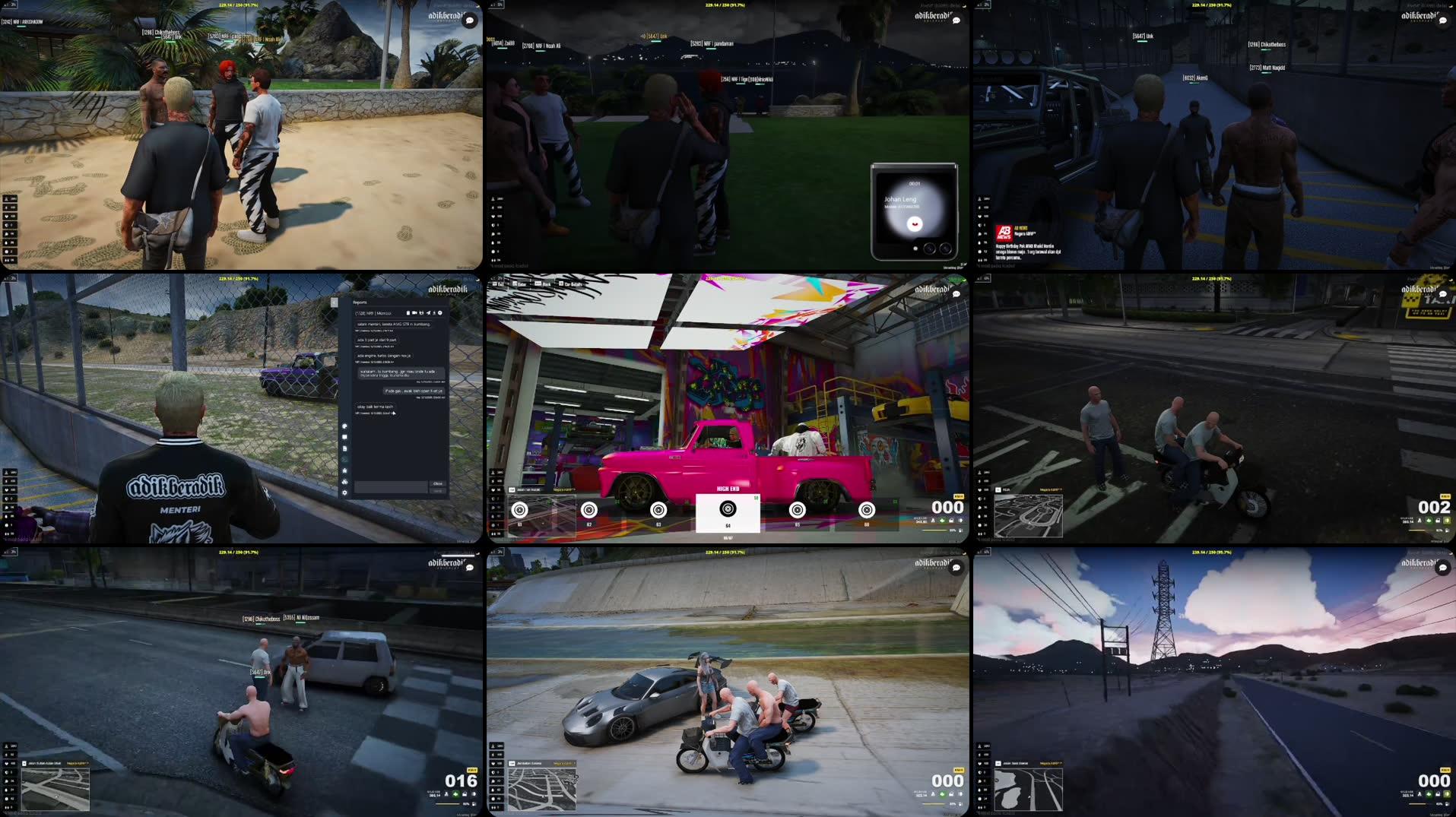Click the green plus icon near the garage money counter
1456x817 pixels.
point(943,519)
